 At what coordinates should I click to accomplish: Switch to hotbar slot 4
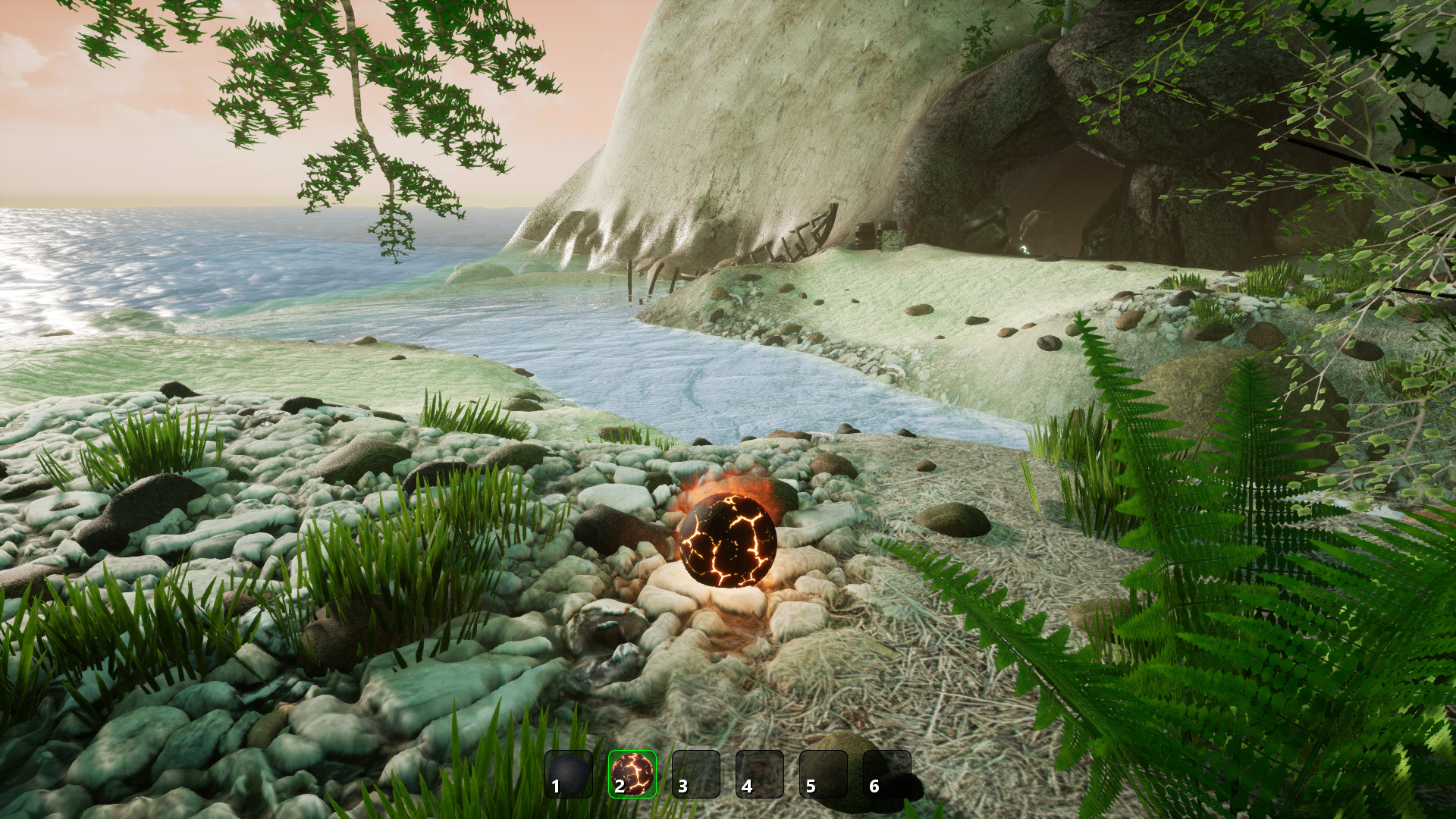[x=760, y=774]
